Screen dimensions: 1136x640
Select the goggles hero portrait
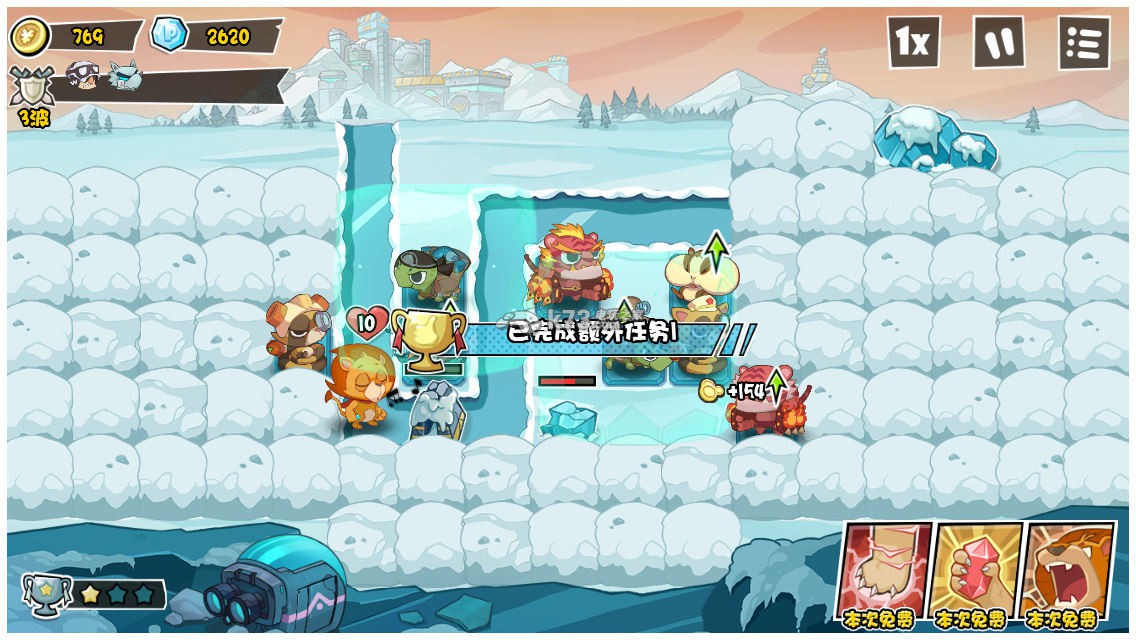click(x=82, y=74)
